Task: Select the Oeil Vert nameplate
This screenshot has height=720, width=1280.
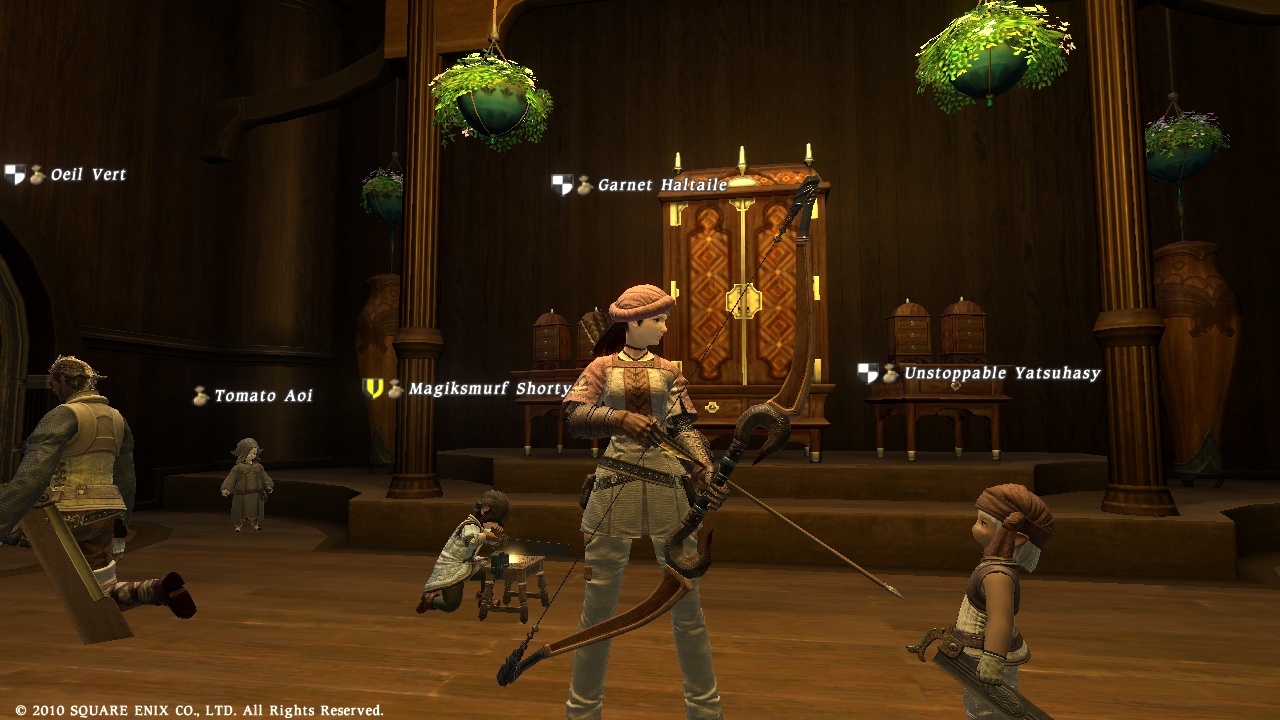Action: coord(88,175)
